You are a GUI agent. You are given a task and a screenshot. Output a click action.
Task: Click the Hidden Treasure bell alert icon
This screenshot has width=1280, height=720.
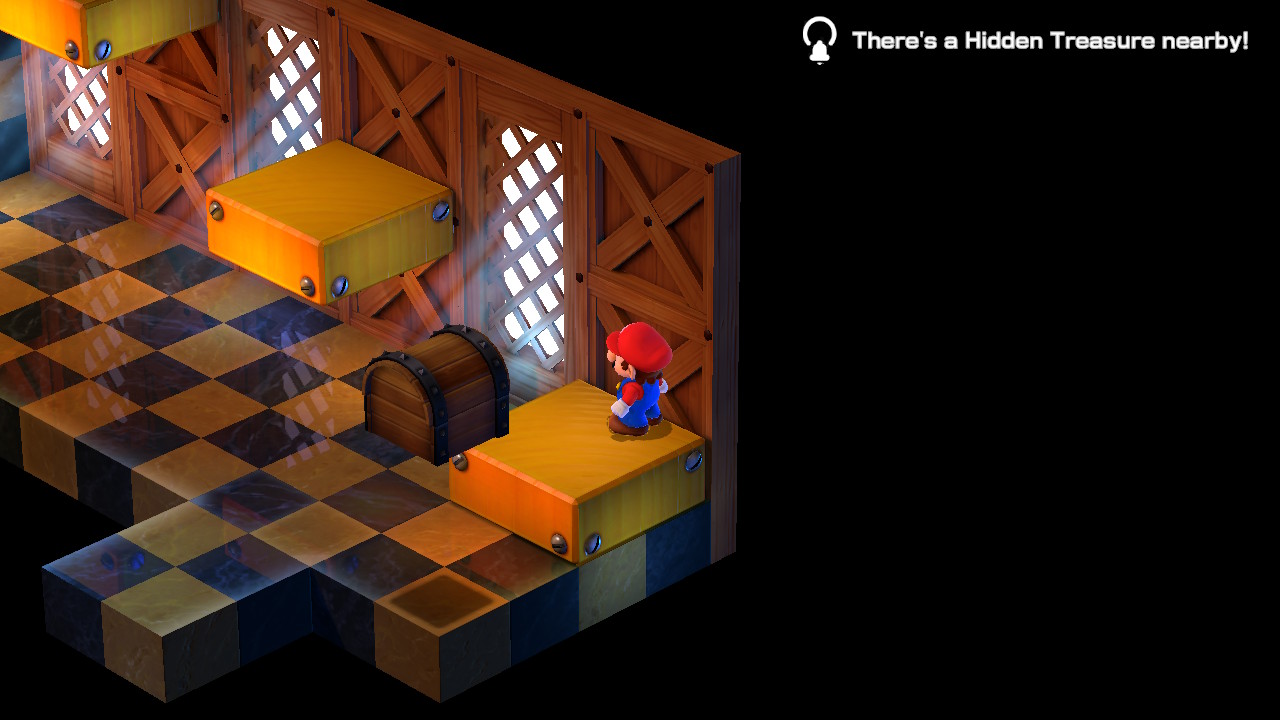click(819, 41)
